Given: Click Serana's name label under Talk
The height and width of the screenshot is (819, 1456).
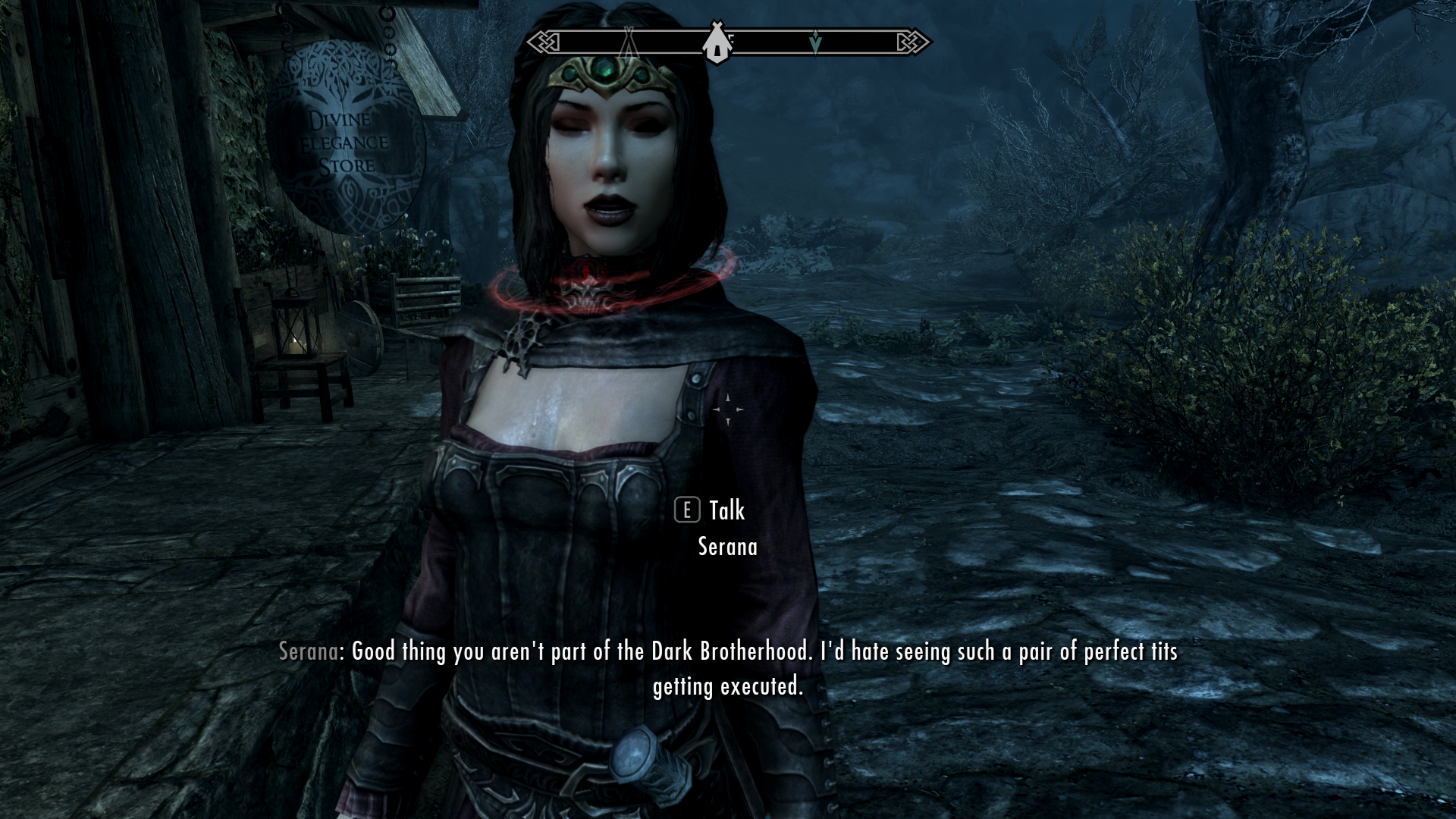Looking at the screenshot, I should click(x=726, y=547).
